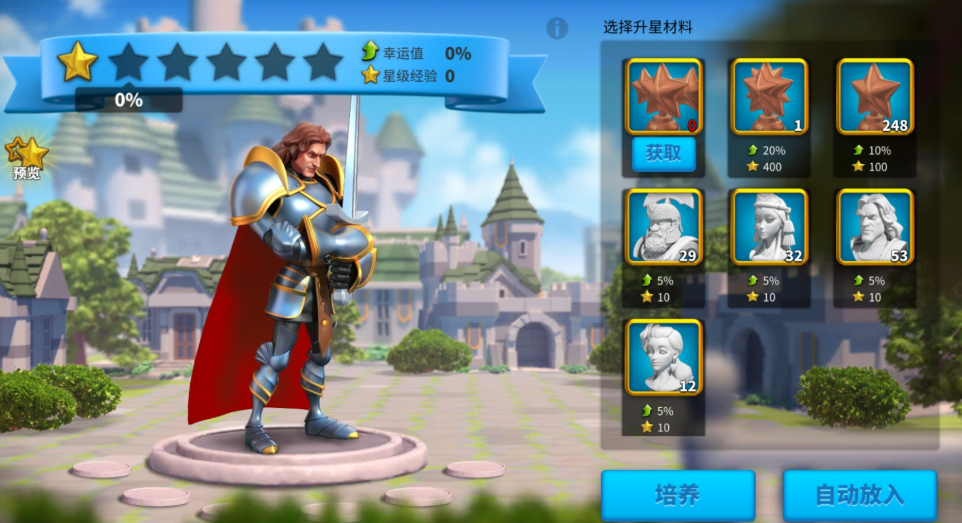Image resolution: width=962 pixels, height=523 pixels.
Task: Select the star material with count 248
Action: point(874,97)
